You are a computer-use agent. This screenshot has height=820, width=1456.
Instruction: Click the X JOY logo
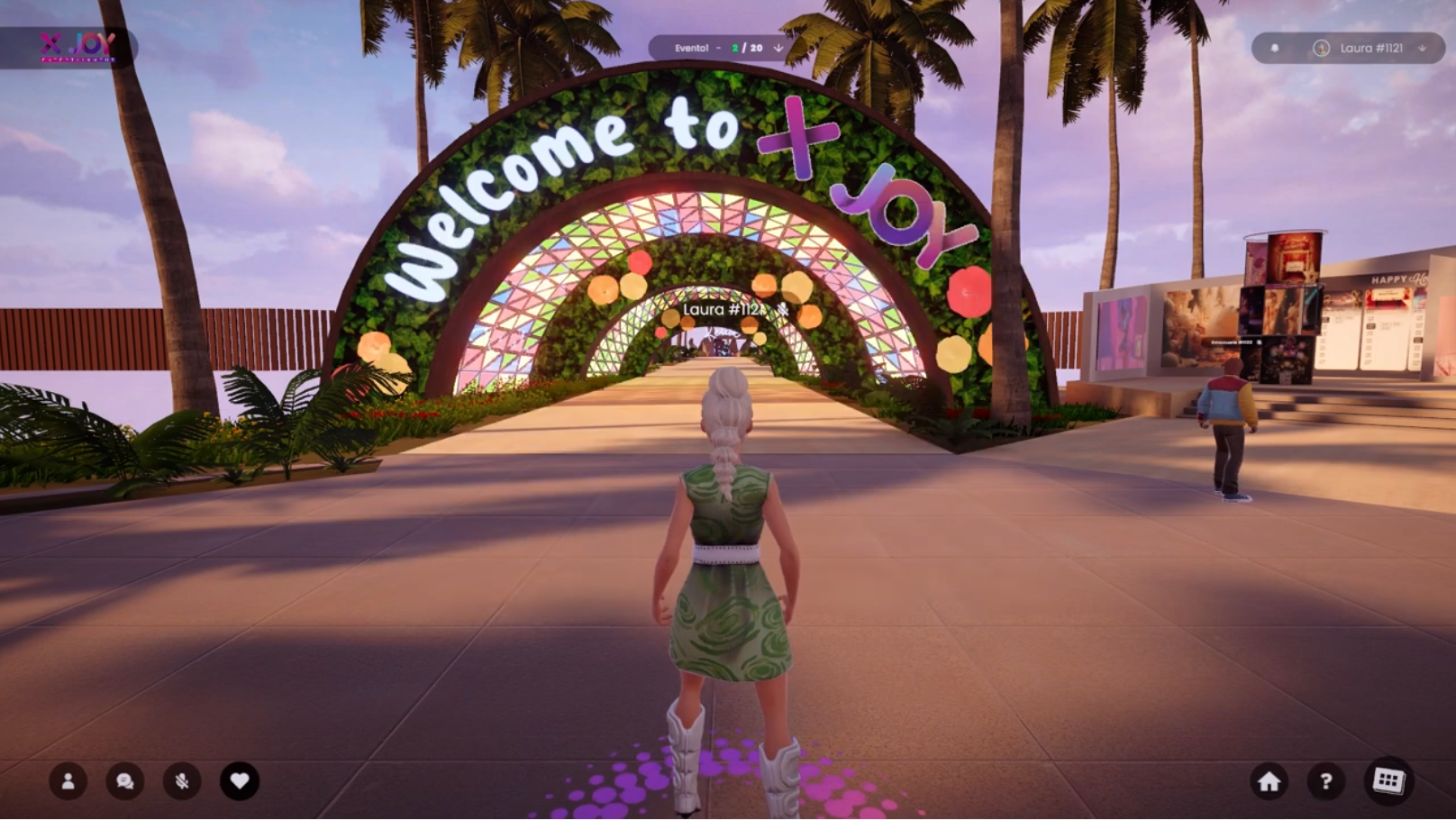pyautogui.click(x=76, y=43)
